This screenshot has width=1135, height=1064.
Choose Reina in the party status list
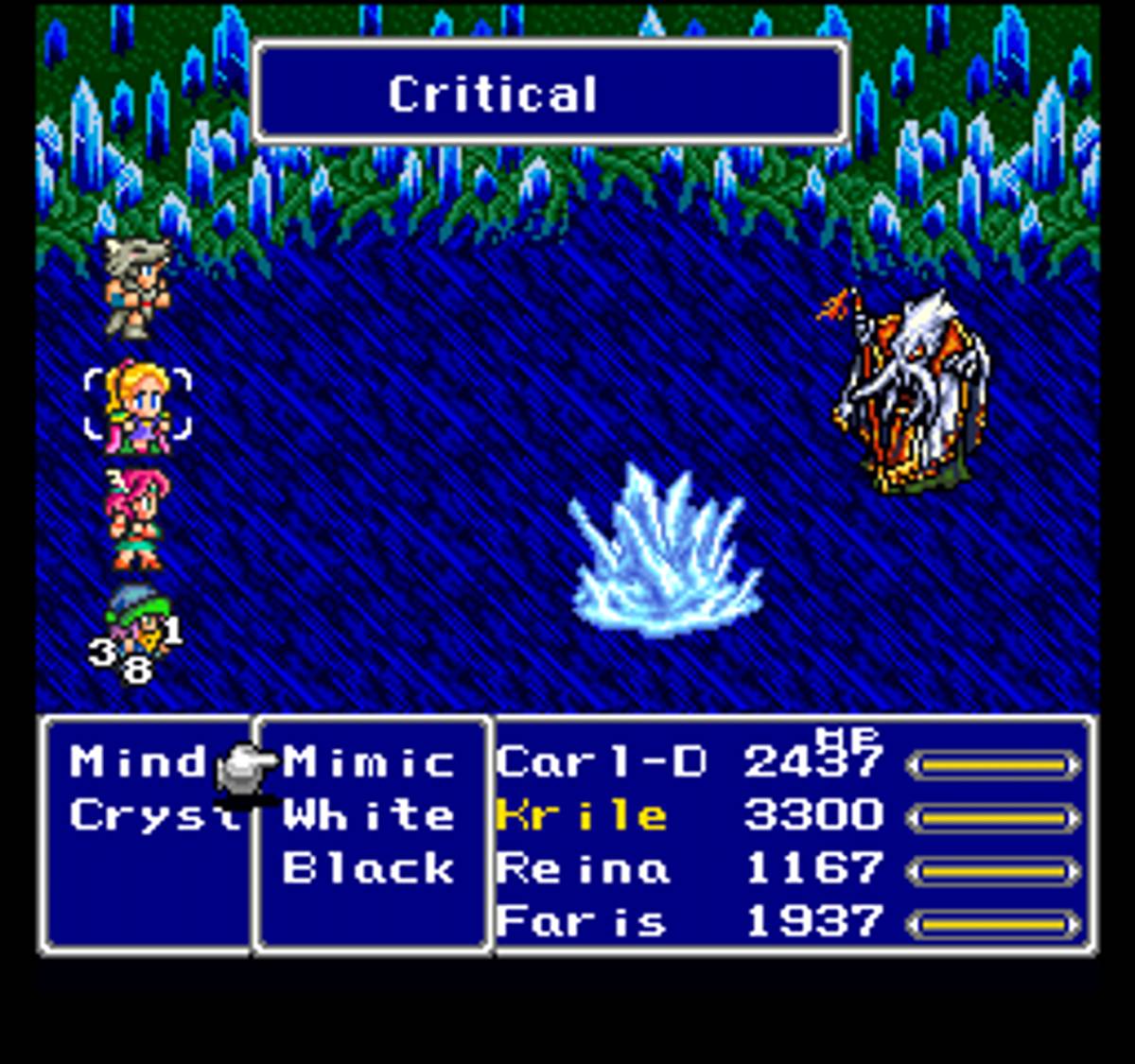click(x=583, y=868)
